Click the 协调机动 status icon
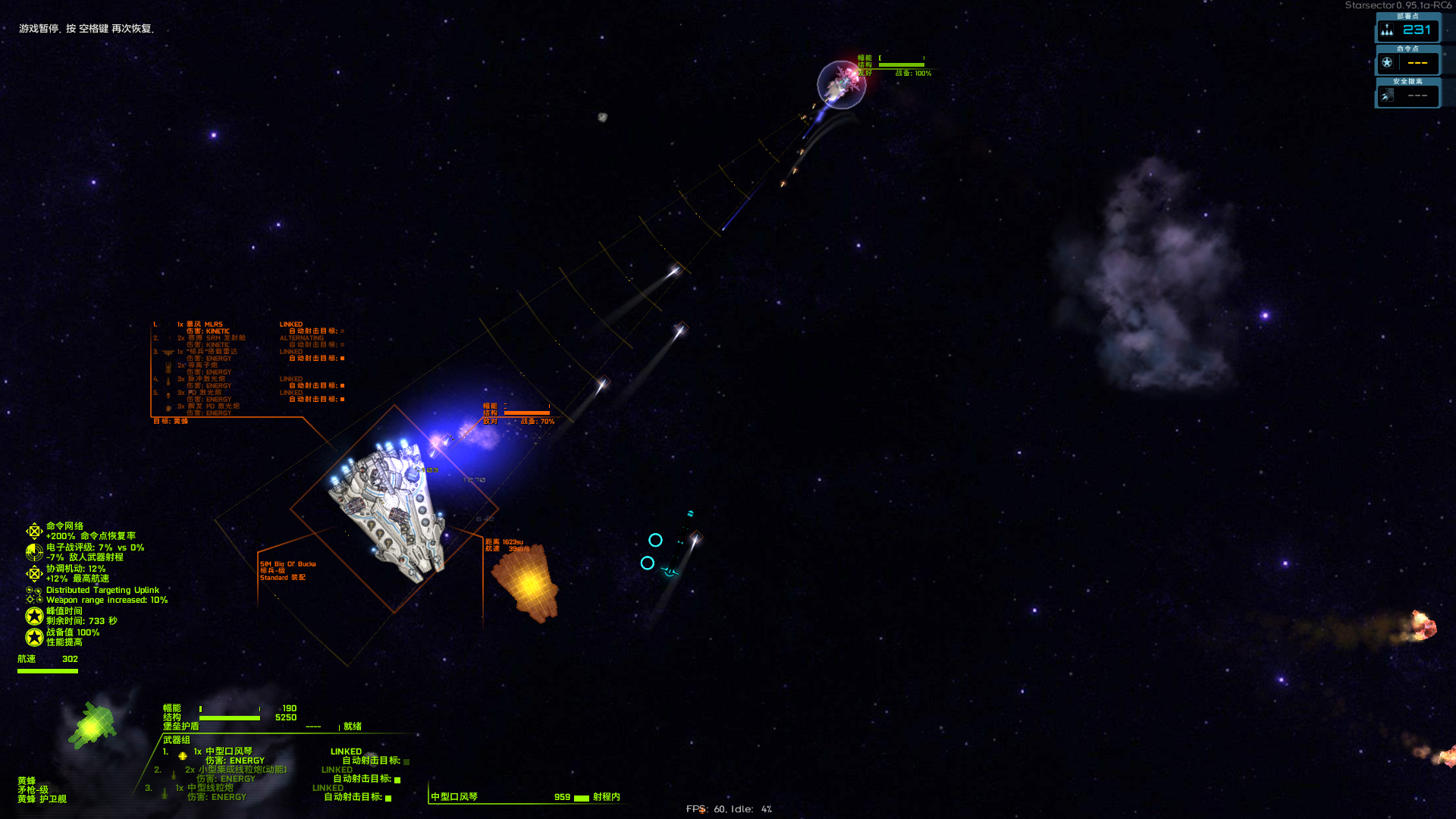 pos(34,573)
